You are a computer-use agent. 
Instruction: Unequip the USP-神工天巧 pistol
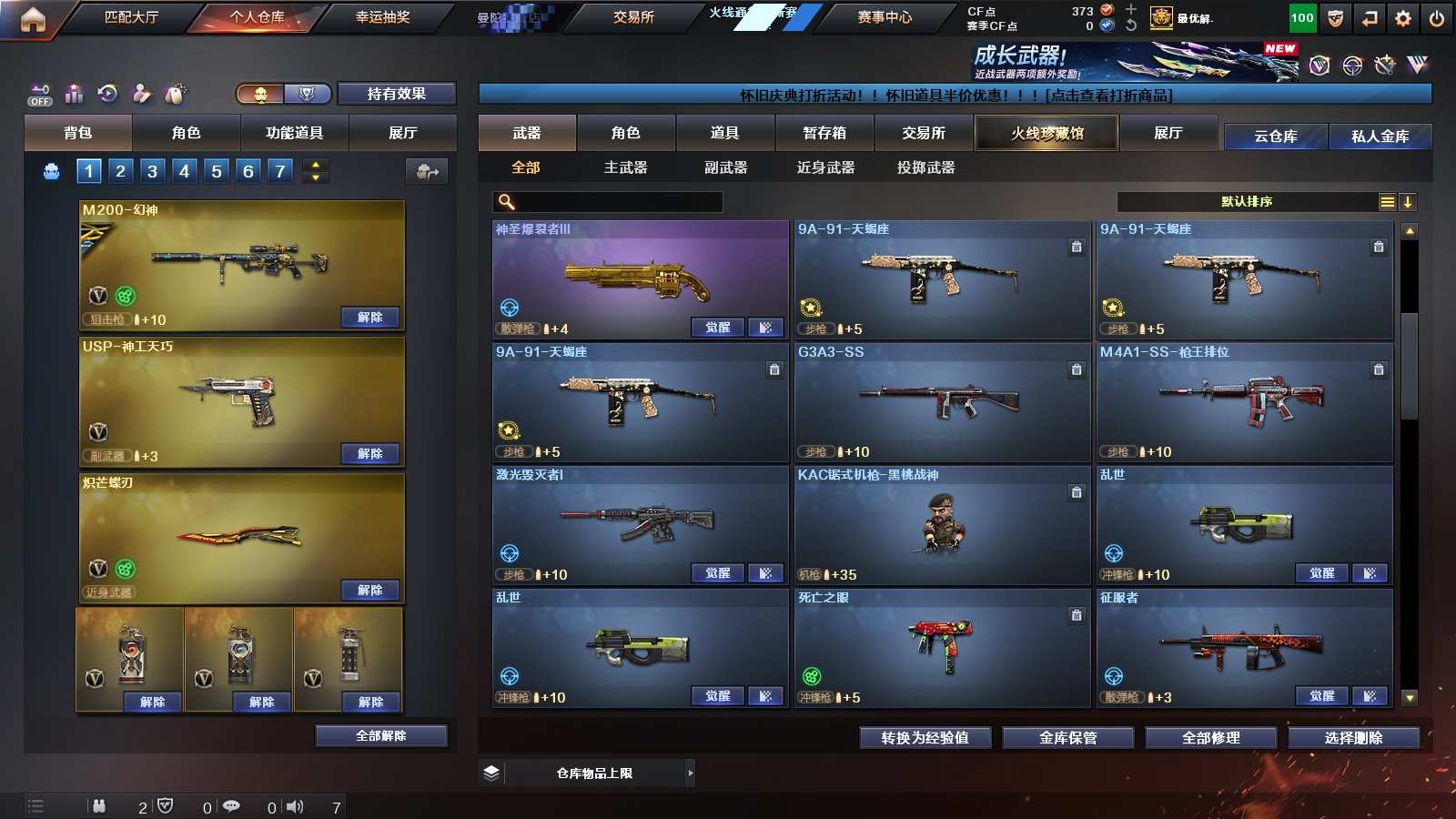point(369,454)
